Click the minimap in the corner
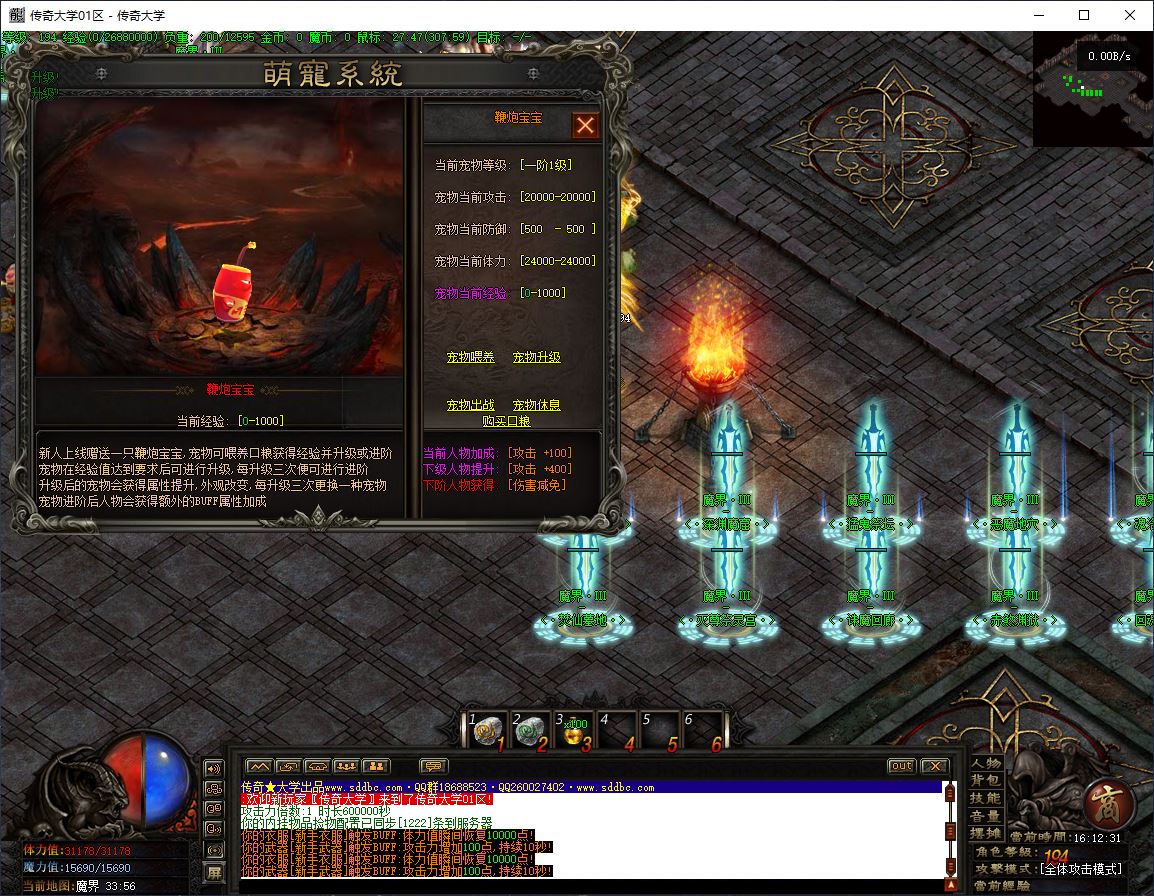1154x896 pixels. 1092,88
